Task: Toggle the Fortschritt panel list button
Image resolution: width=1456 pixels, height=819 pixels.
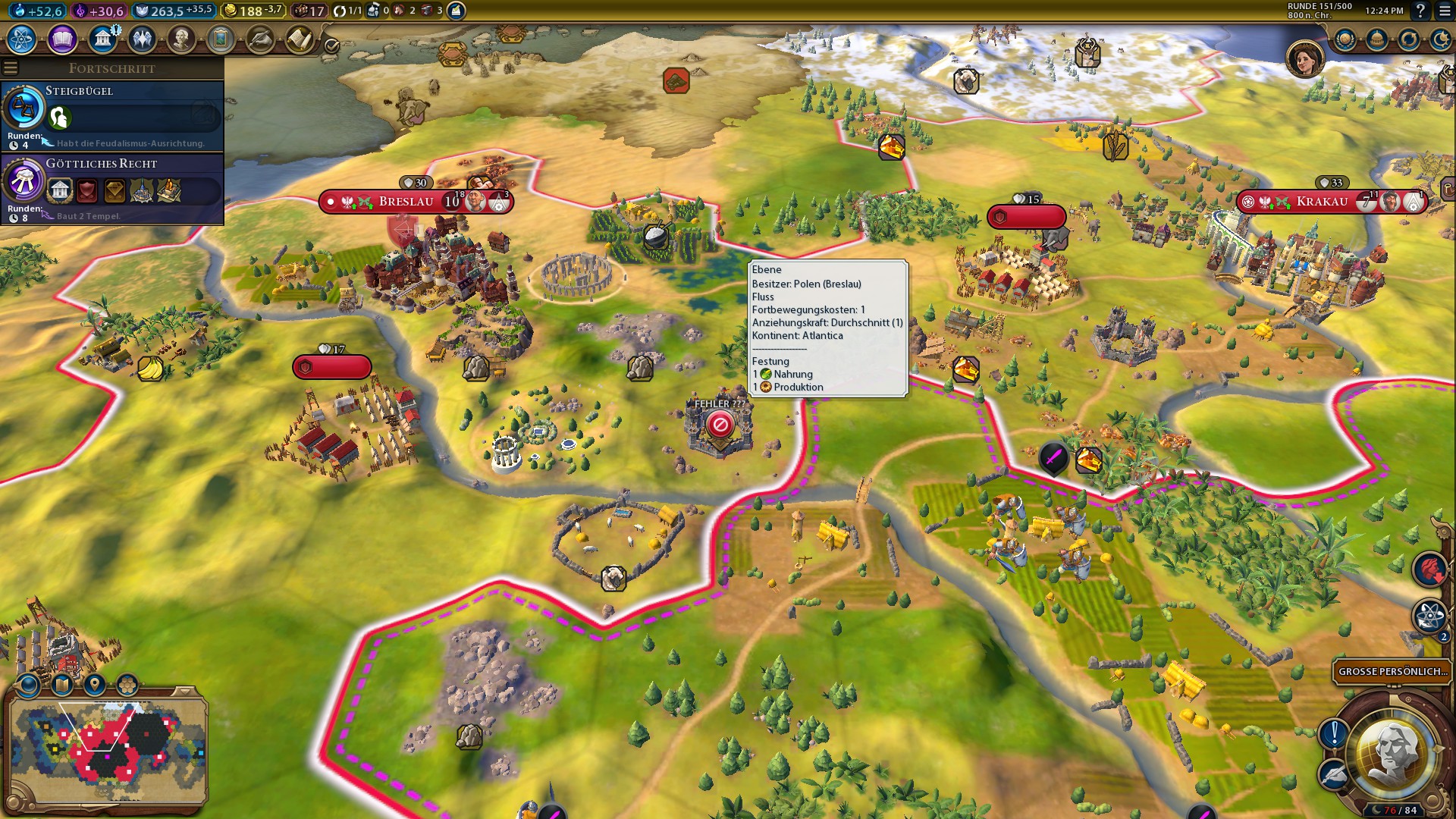Action: point(10,68)
